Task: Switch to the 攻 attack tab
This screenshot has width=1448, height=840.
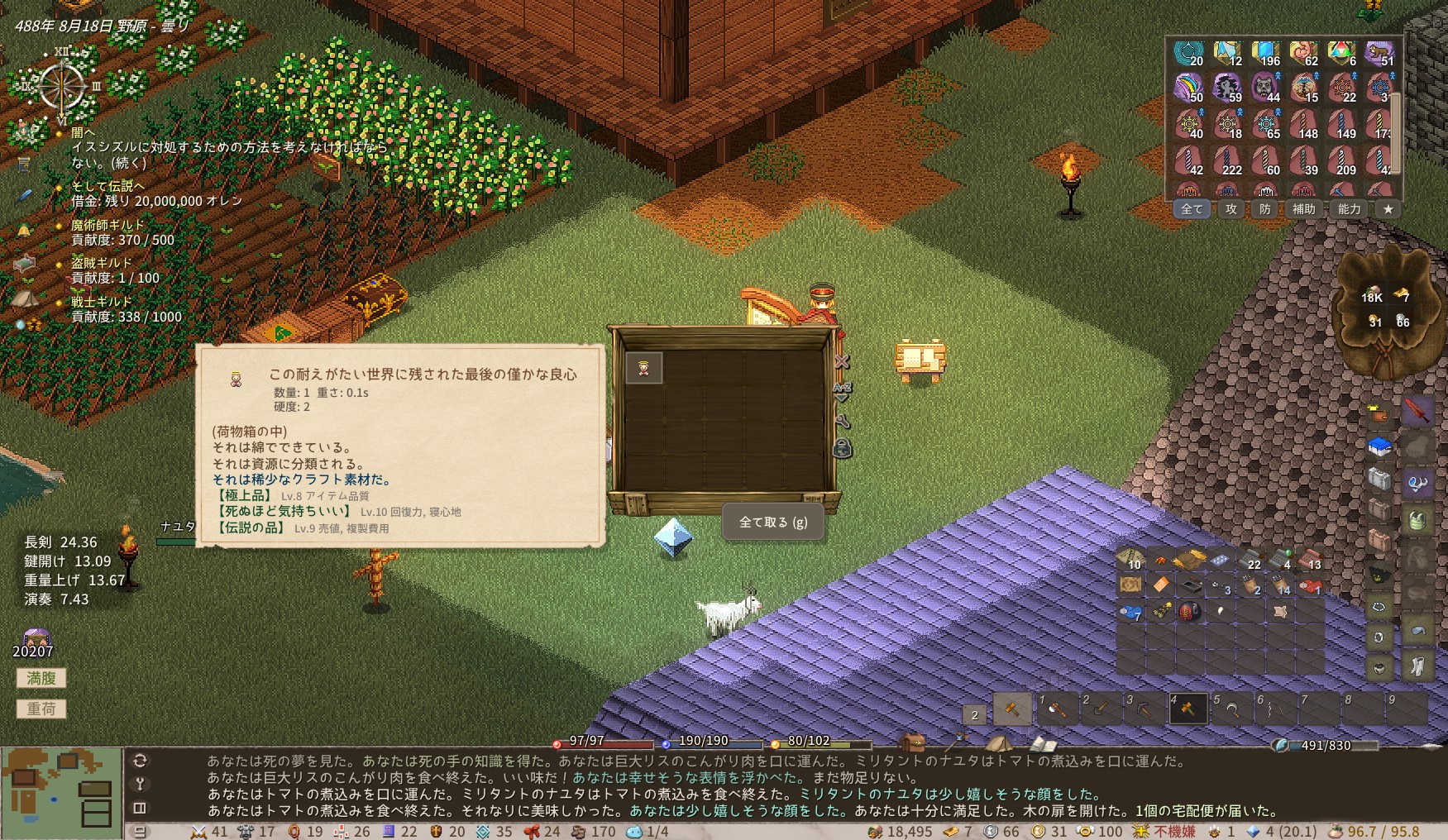Action: [1231, 209]
